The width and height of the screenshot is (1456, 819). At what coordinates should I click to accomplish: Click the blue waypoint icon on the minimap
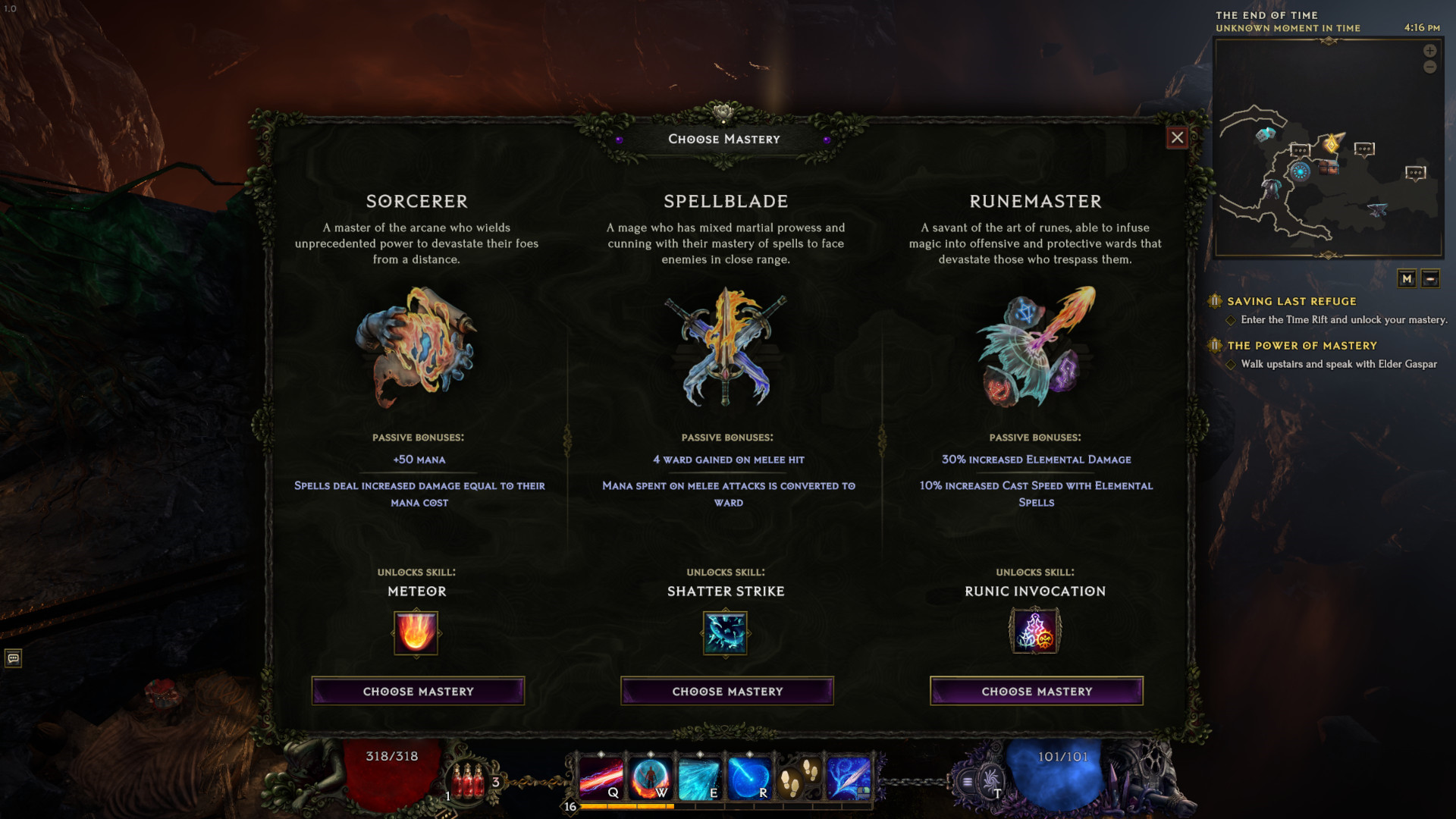pyautogui.click(x=1301, y=170)
